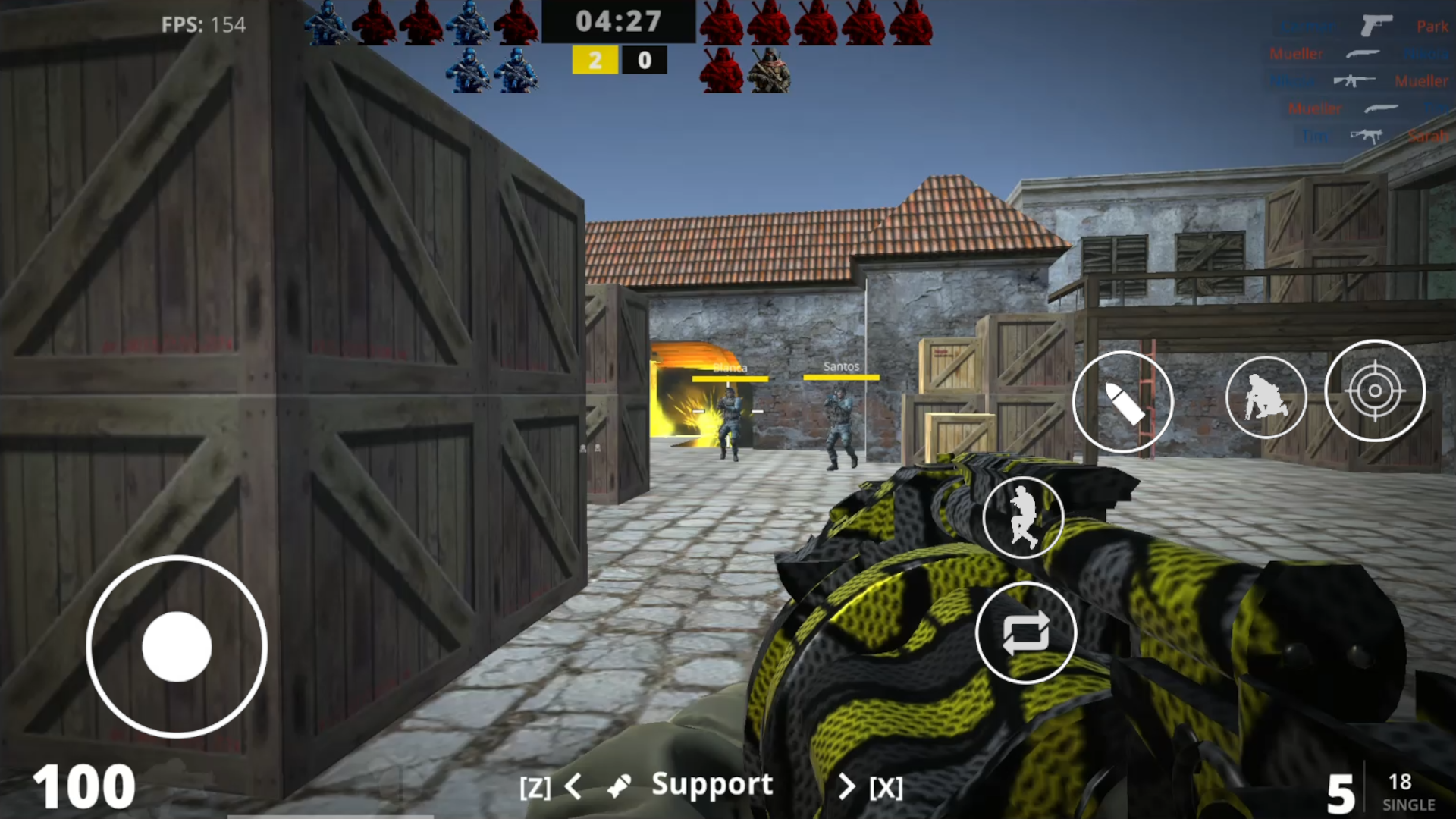
Task: Tap the black score 0 tile
Action: point(644,60)
